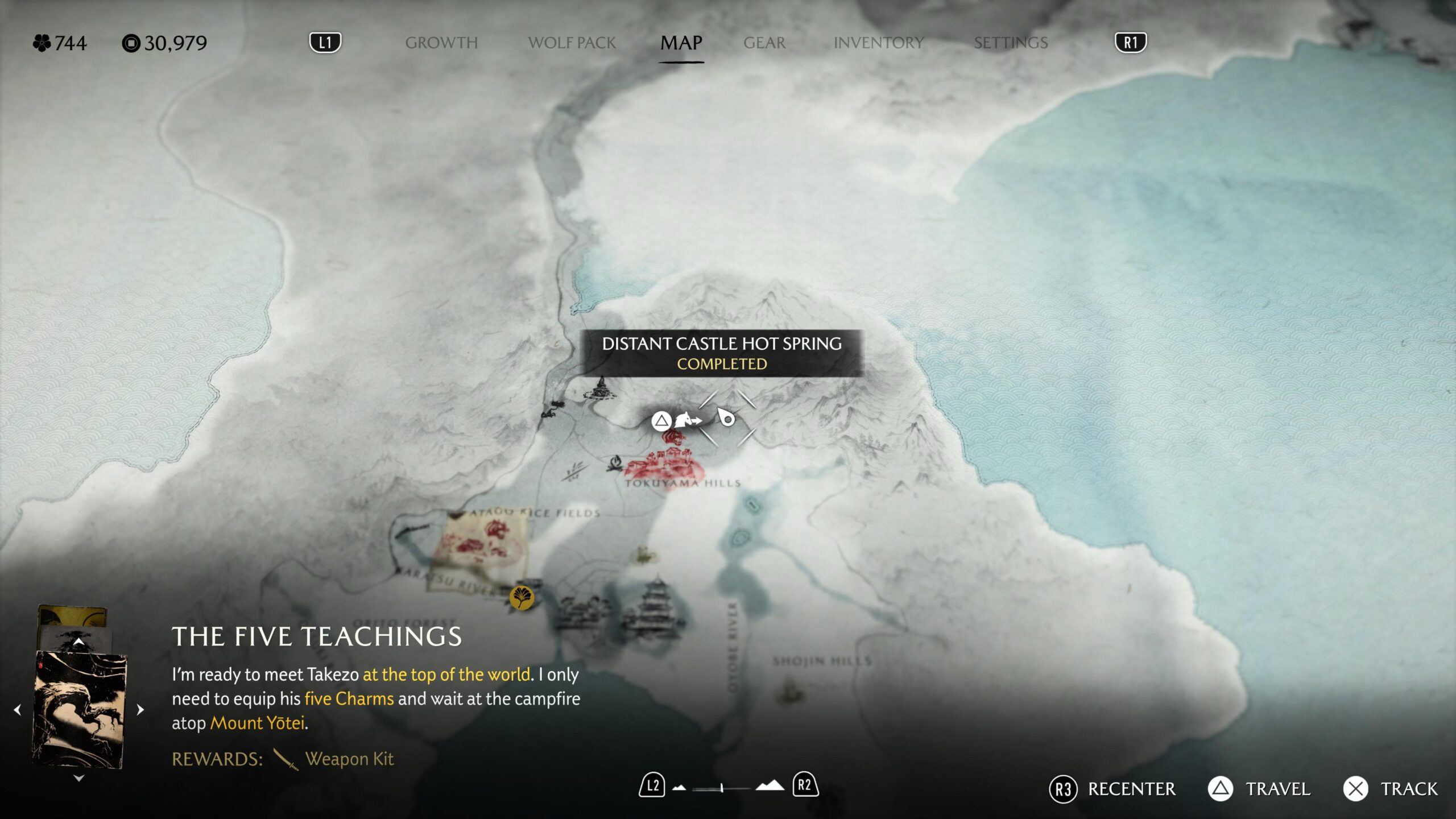Select the Distant Castle Hot Spring marker
Screen dimensions: 1456x819
tap(726, 419)
